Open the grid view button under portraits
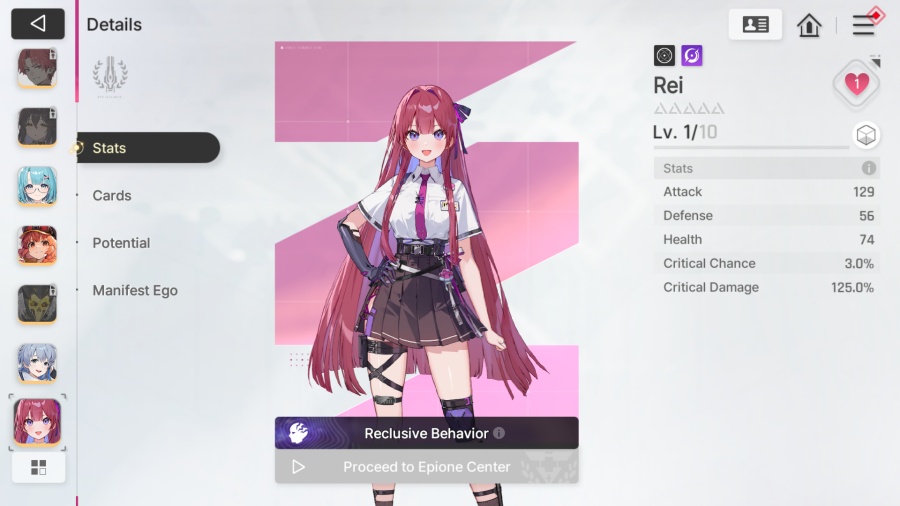 click(39, 467)
